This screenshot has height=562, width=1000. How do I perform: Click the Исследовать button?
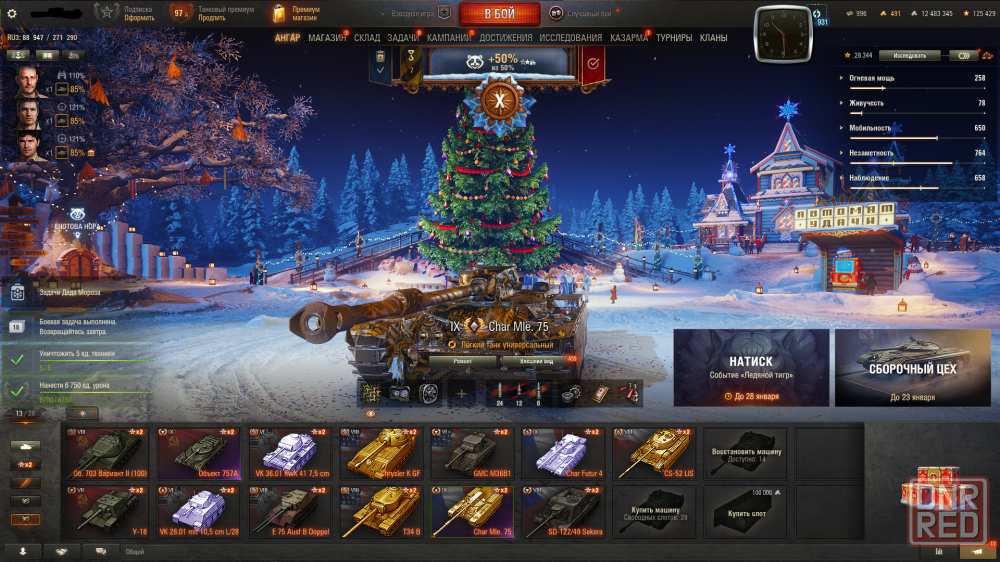[909, 56]
